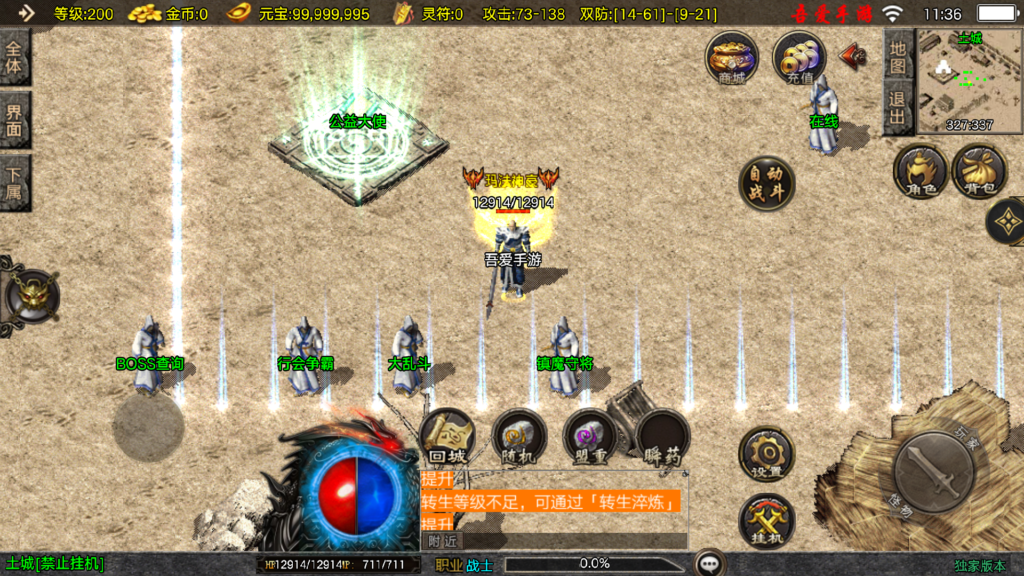Open the 充值 recharge menu
1024x576 pixels.
click(799, 57)
